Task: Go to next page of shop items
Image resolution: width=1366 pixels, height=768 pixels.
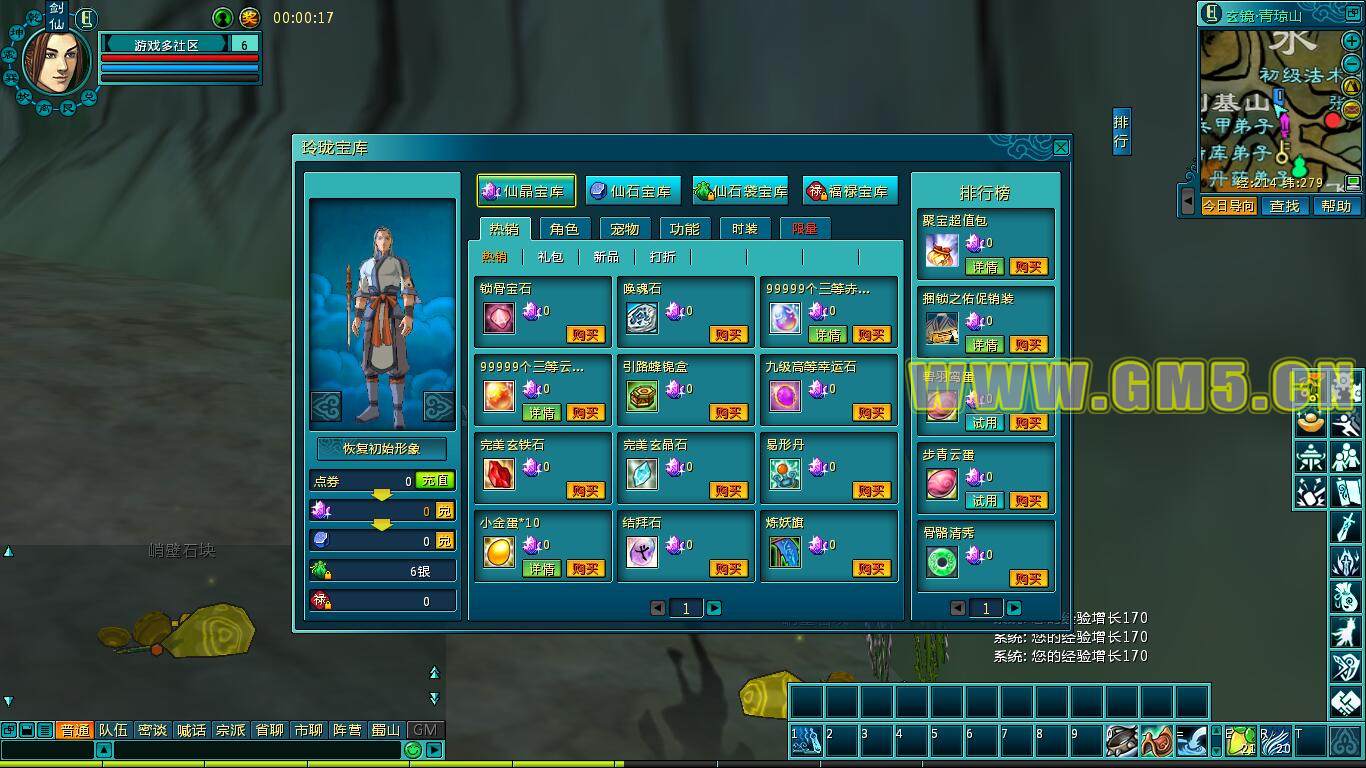Action: click(714, 608)
